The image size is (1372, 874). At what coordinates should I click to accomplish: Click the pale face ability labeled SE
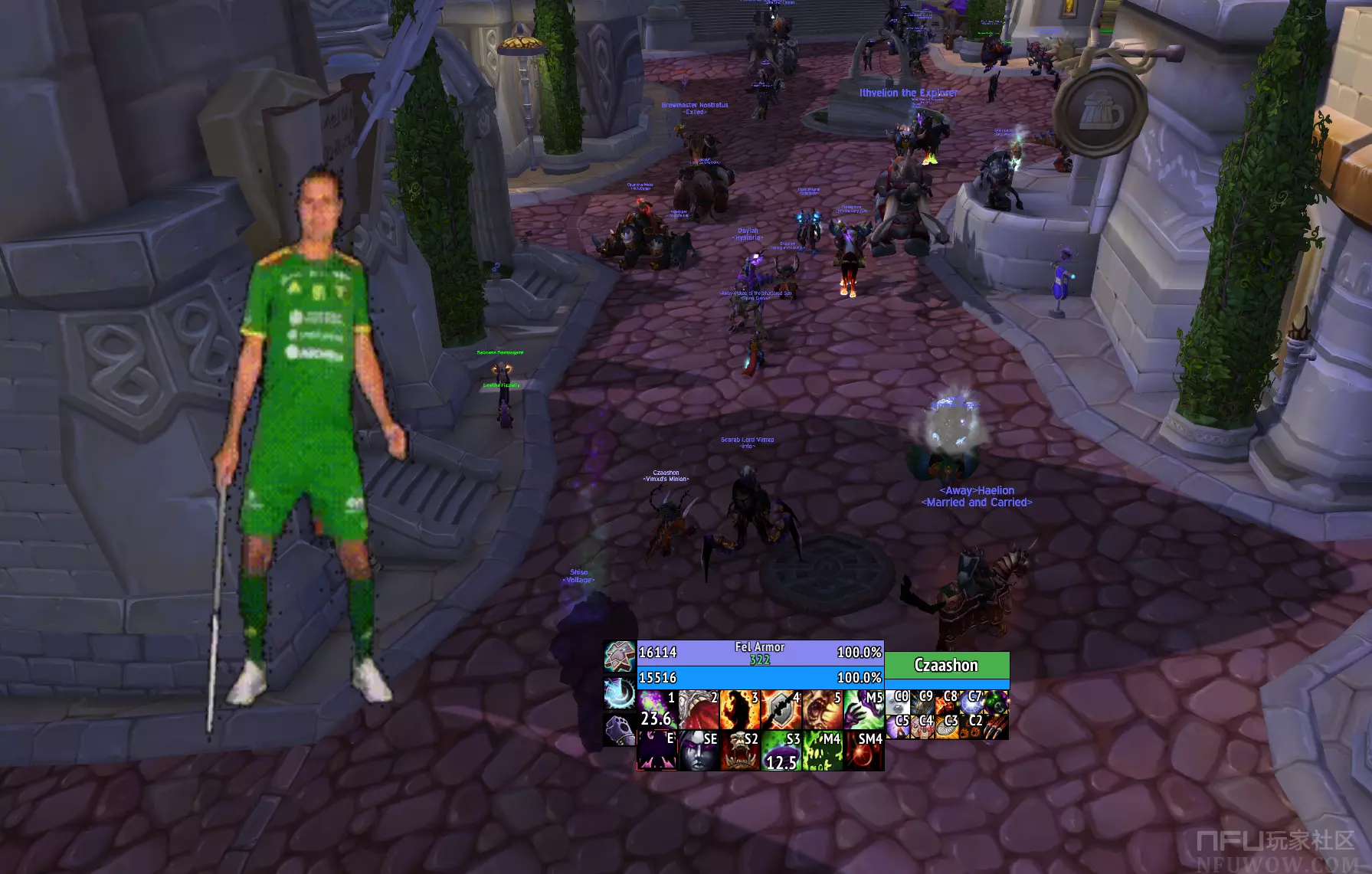(699, 751)
